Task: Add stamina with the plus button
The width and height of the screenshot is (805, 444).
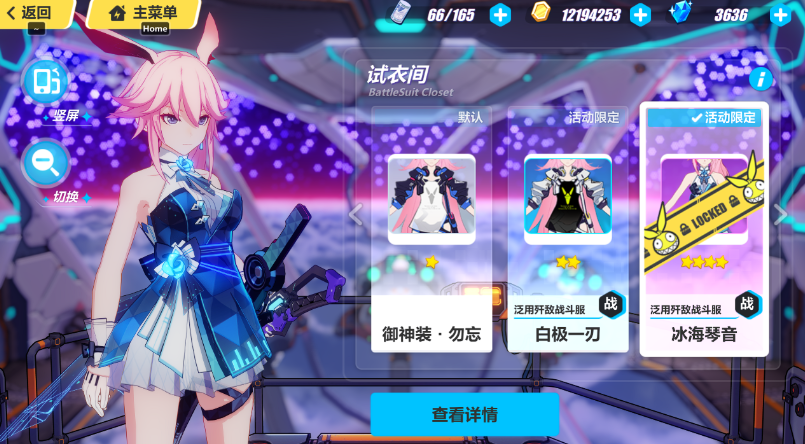Action: tap(500, 14)
